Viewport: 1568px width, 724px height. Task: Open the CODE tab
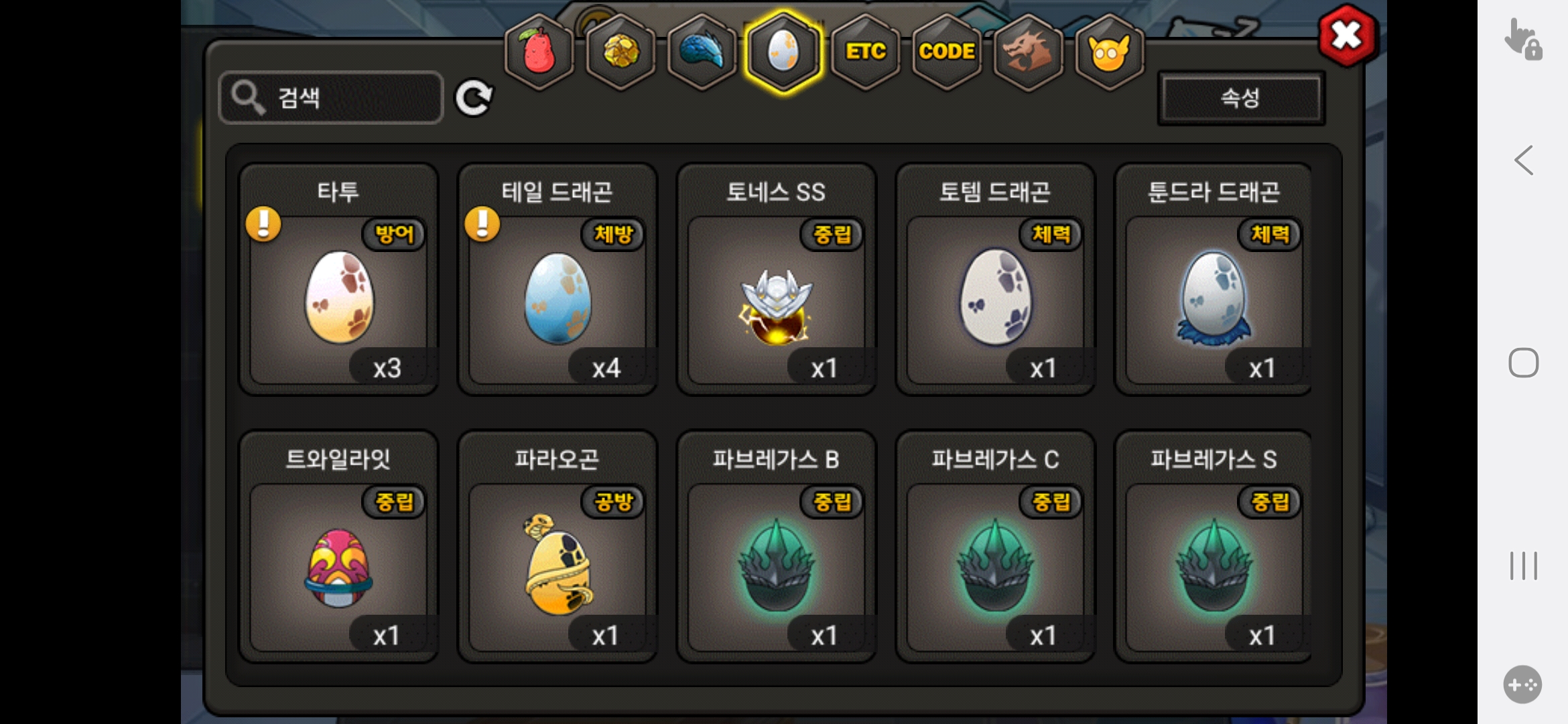pos(947,52)
